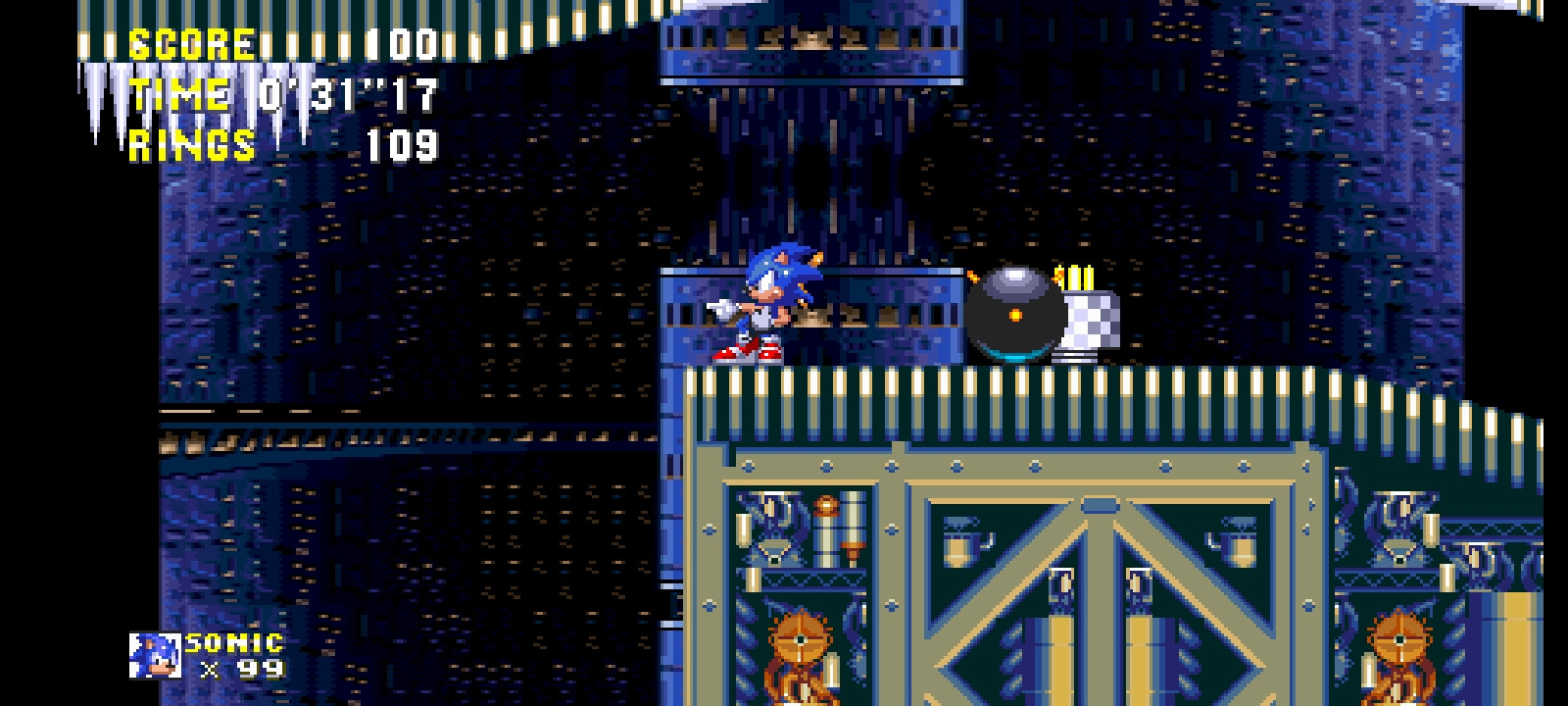Click the RINGS label in the HUD
1568x706 pixels.
point(191,147)
